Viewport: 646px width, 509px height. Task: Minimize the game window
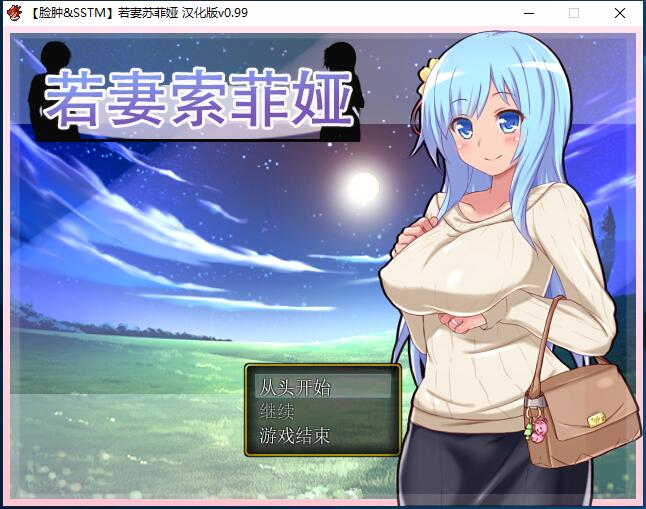pyautogui.click(x=527, y=14)
